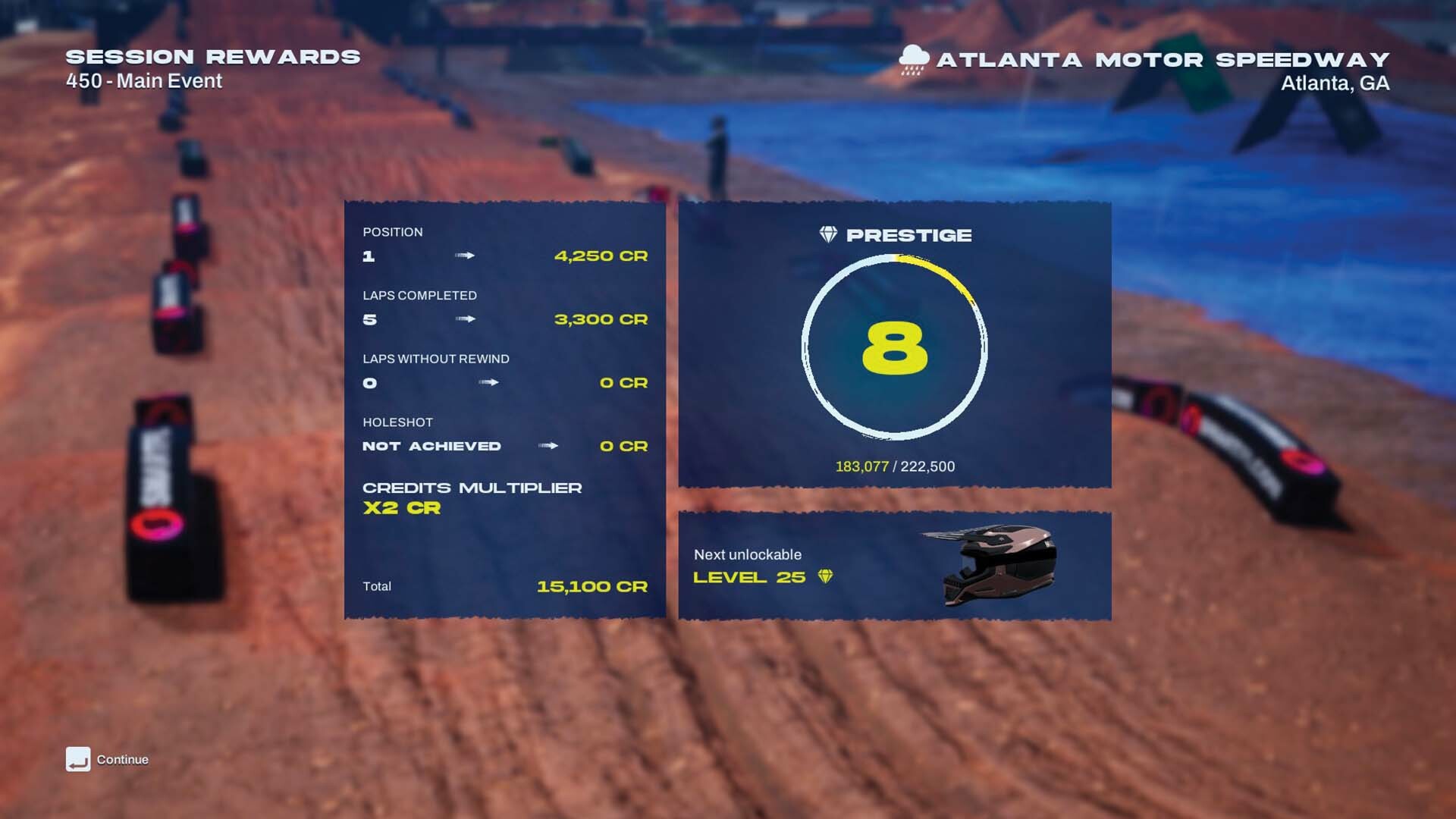Click the Continue button
The width and height of the screenshot is (1456, 819).
(121, 758)
